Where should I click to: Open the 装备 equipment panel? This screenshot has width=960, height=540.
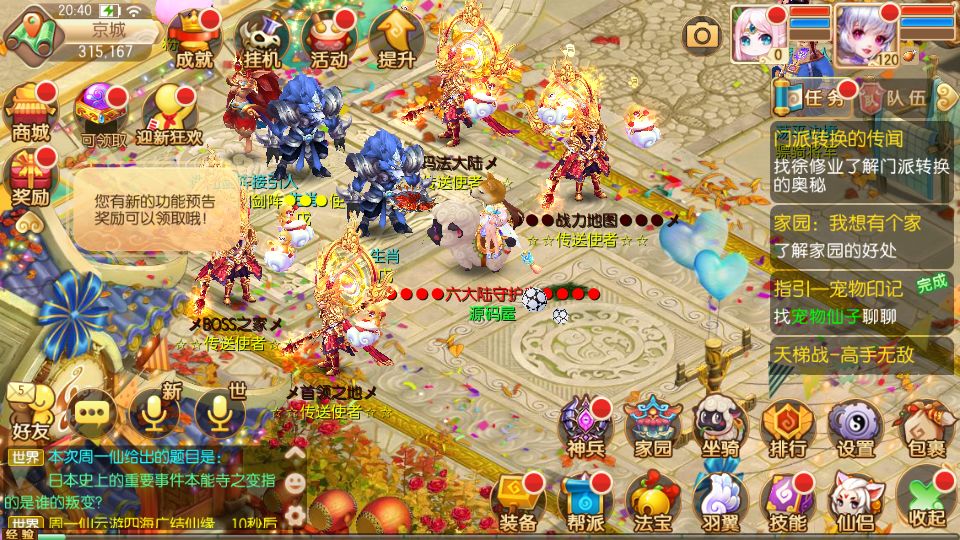coord(519,498)
